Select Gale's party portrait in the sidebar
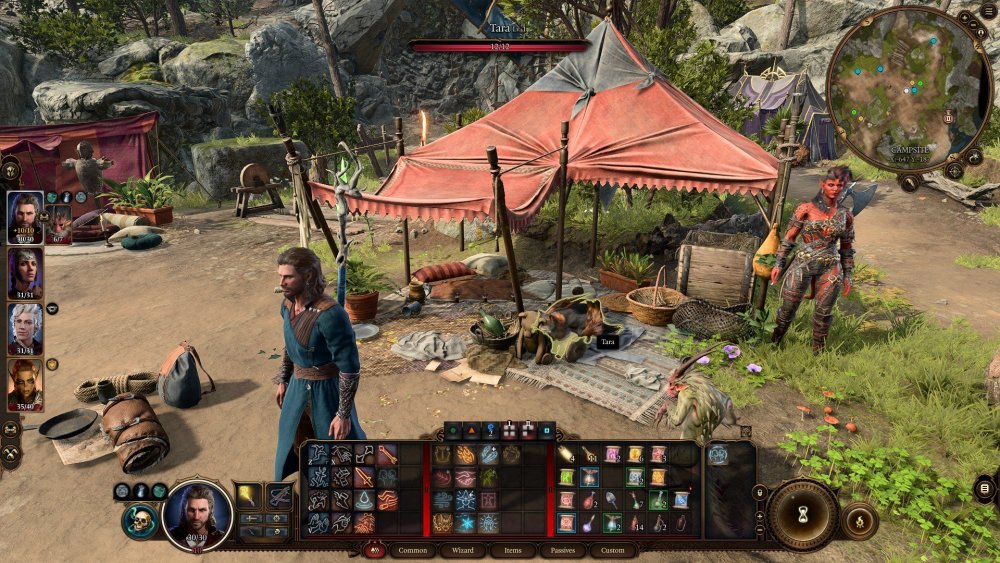The width and height of the screenshot is (1000, 563). (x=25, y=216)
